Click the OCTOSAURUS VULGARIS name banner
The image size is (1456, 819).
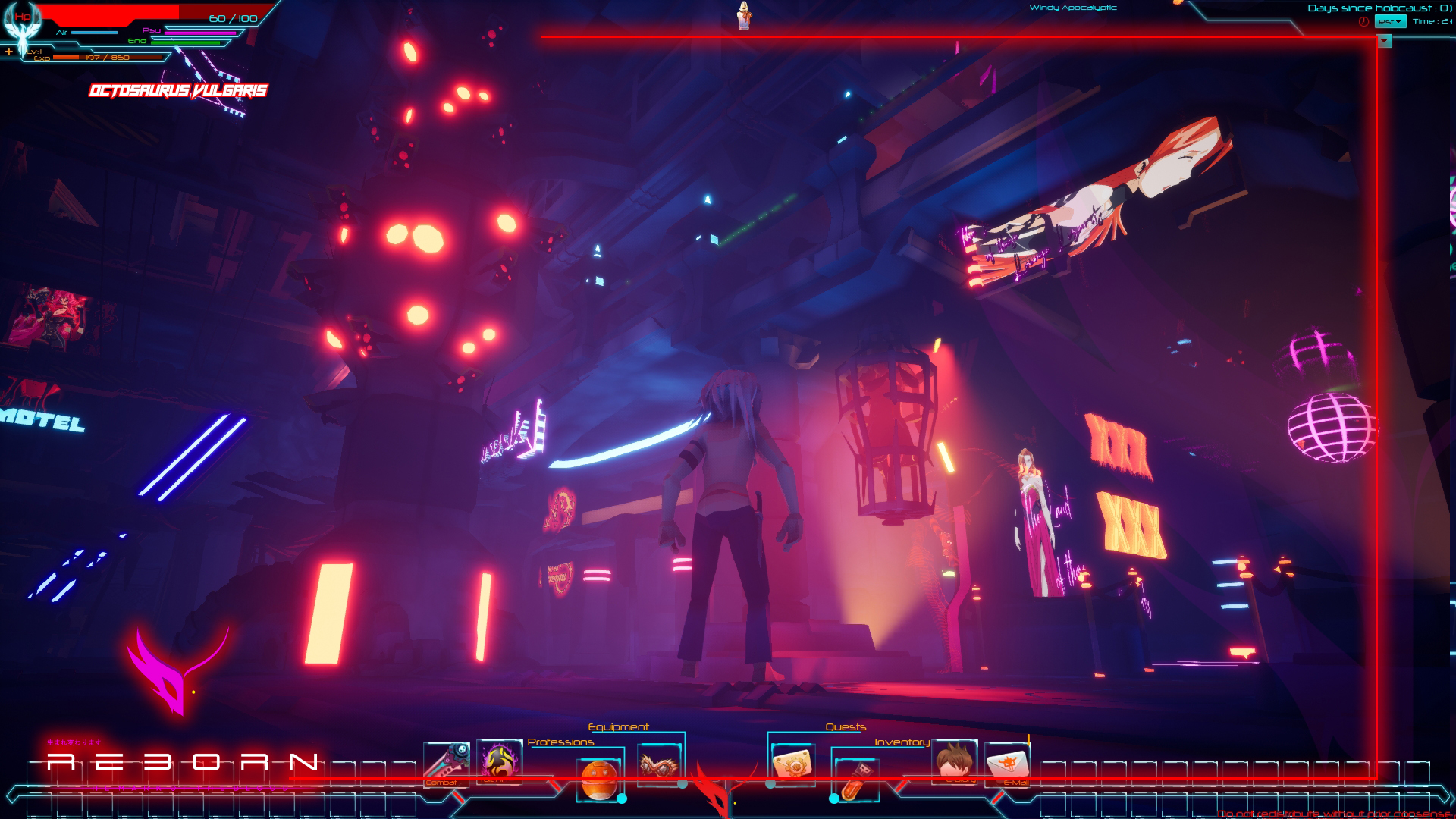(x=180, y=90)
